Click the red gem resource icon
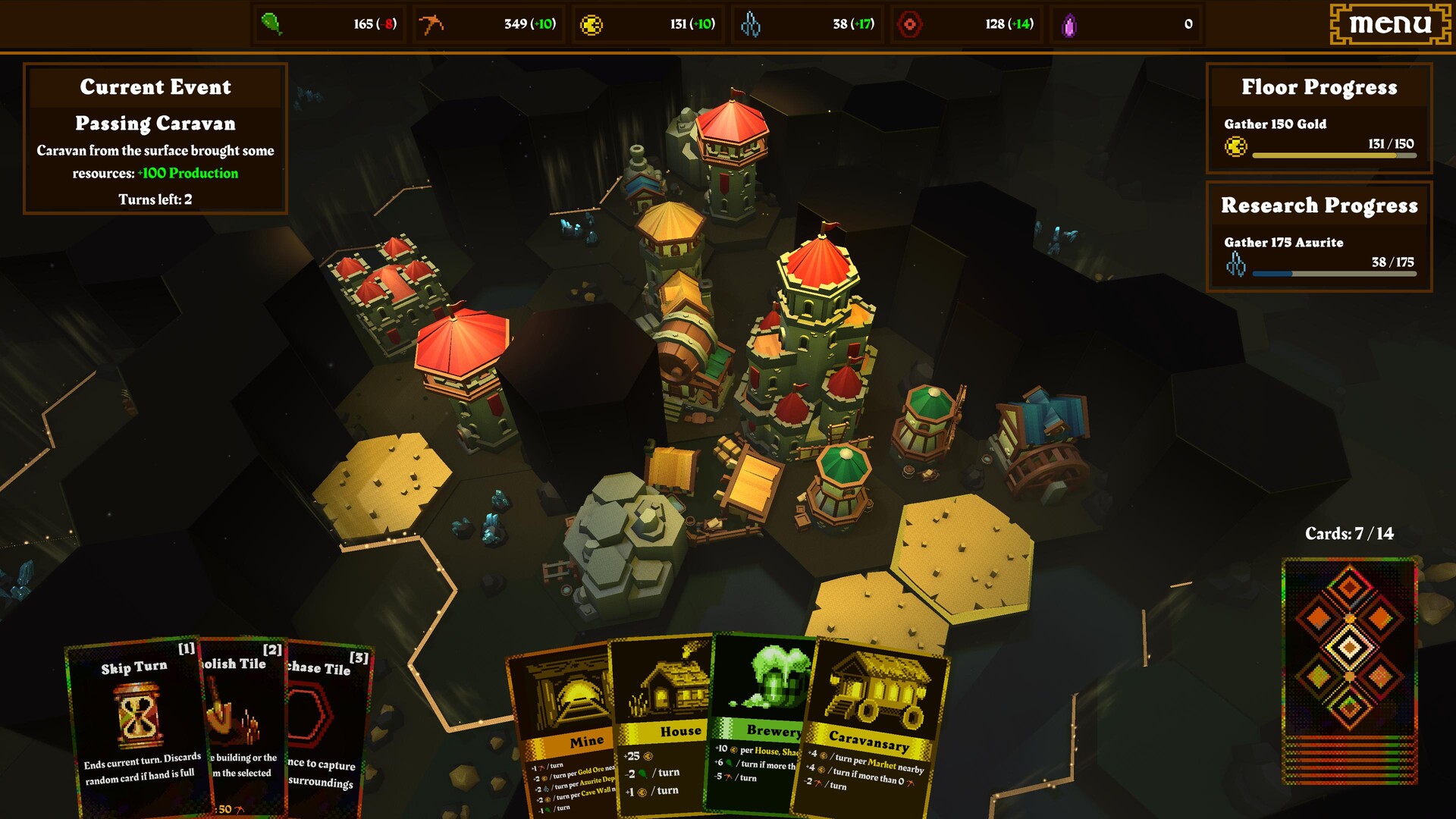Viewport: 1456px width, 819px height. pos(911,24)
